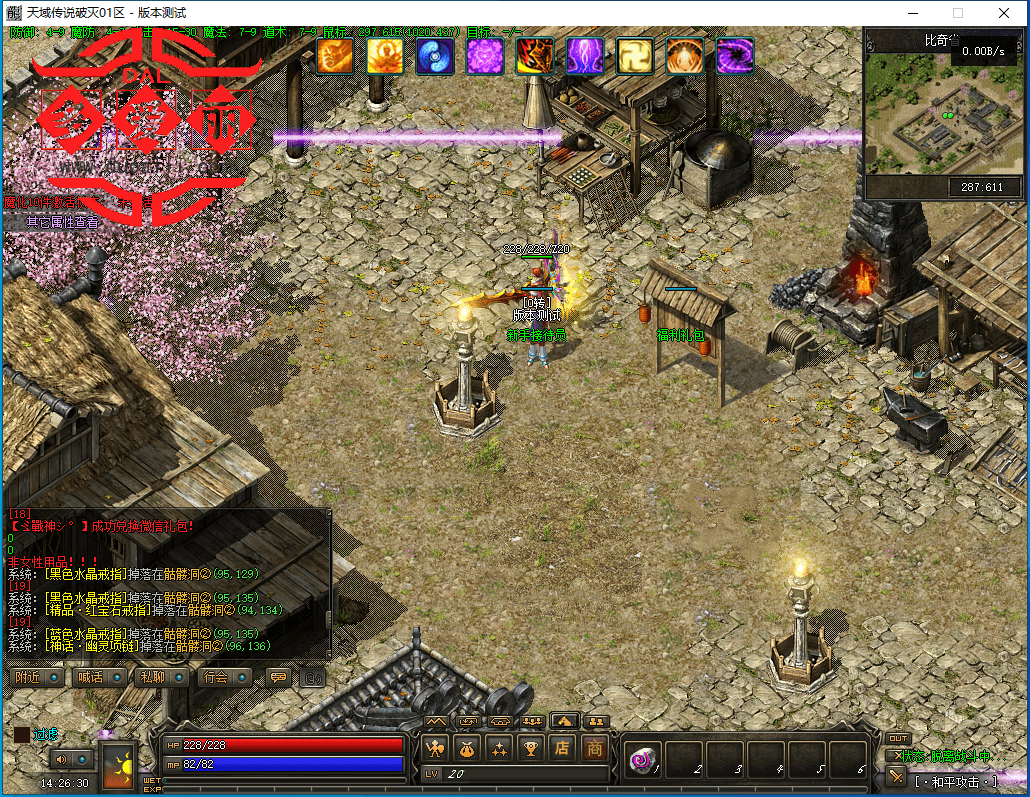This screenshot has width=1030, height=797.
Task: Activate the golden swastika symbol skill
Action: [x=635, y=56]
